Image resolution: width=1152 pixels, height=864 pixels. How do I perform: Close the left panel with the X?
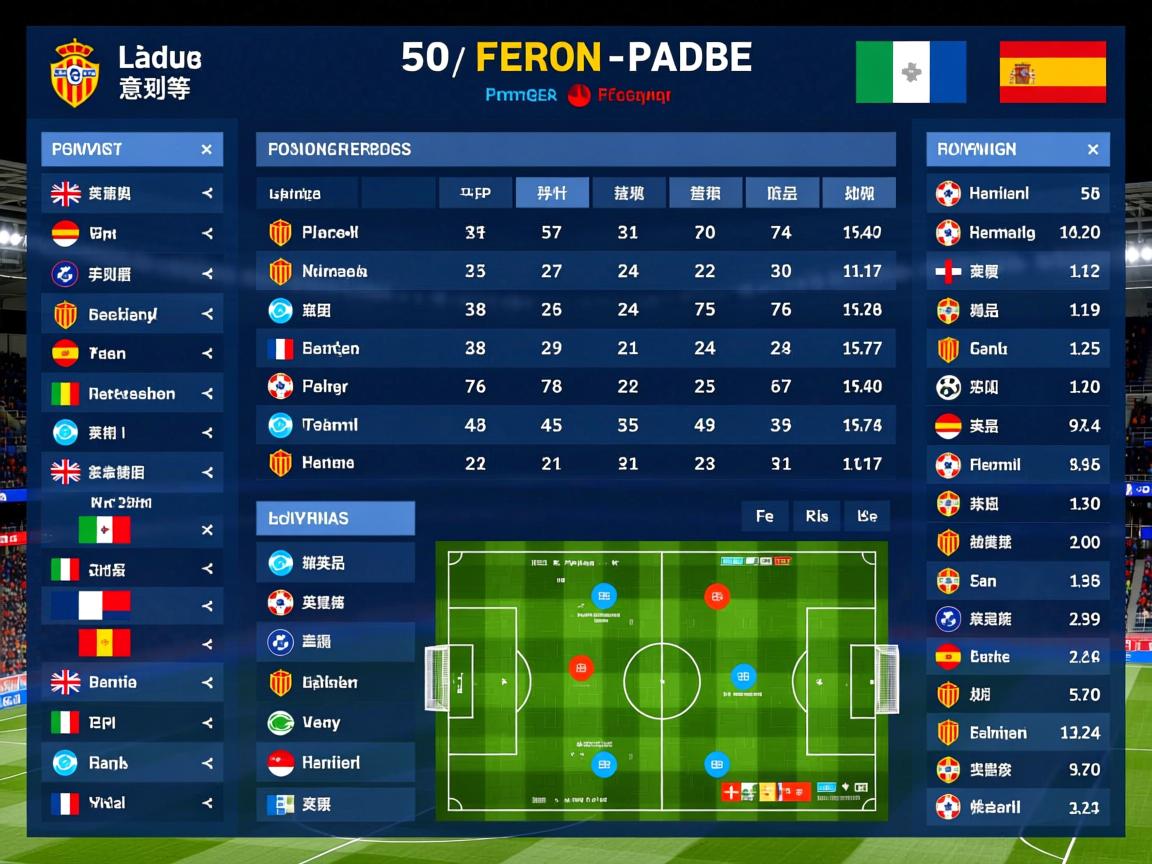tap(206, 150)
